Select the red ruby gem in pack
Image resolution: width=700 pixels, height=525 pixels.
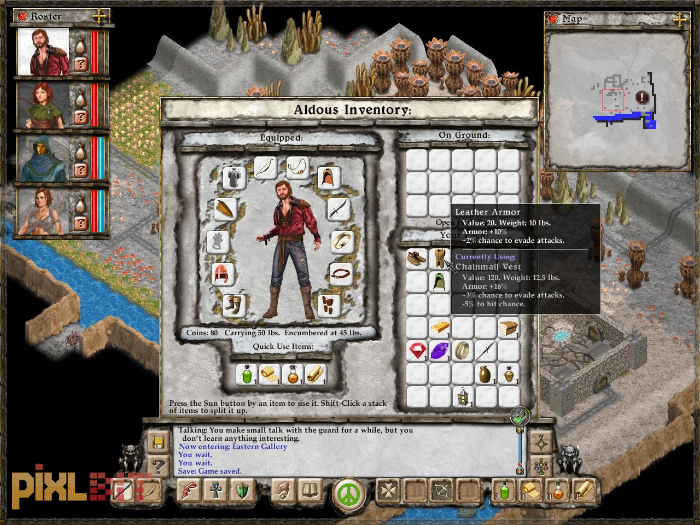coord(416,351)
